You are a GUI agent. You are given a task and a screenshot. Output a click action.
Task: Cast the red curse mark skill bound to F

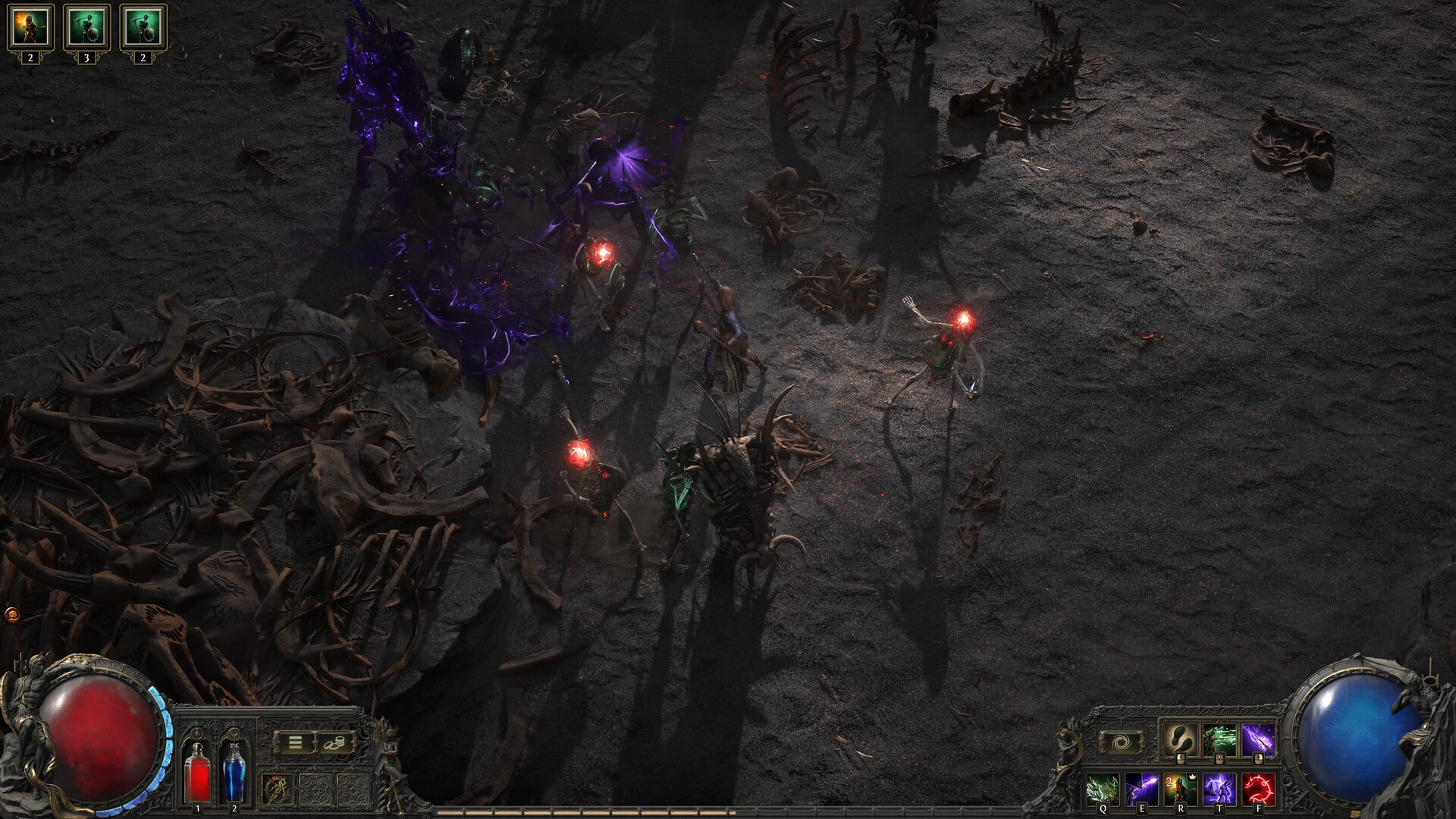1258,787
